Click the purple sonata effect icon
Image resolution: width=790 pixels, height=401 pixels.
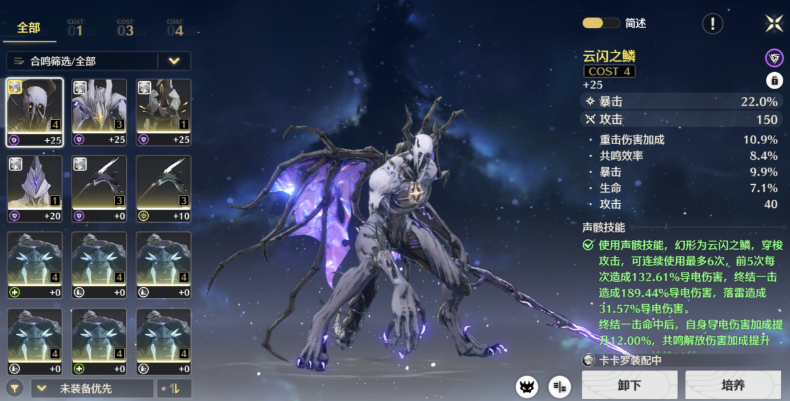pos(773,58)
